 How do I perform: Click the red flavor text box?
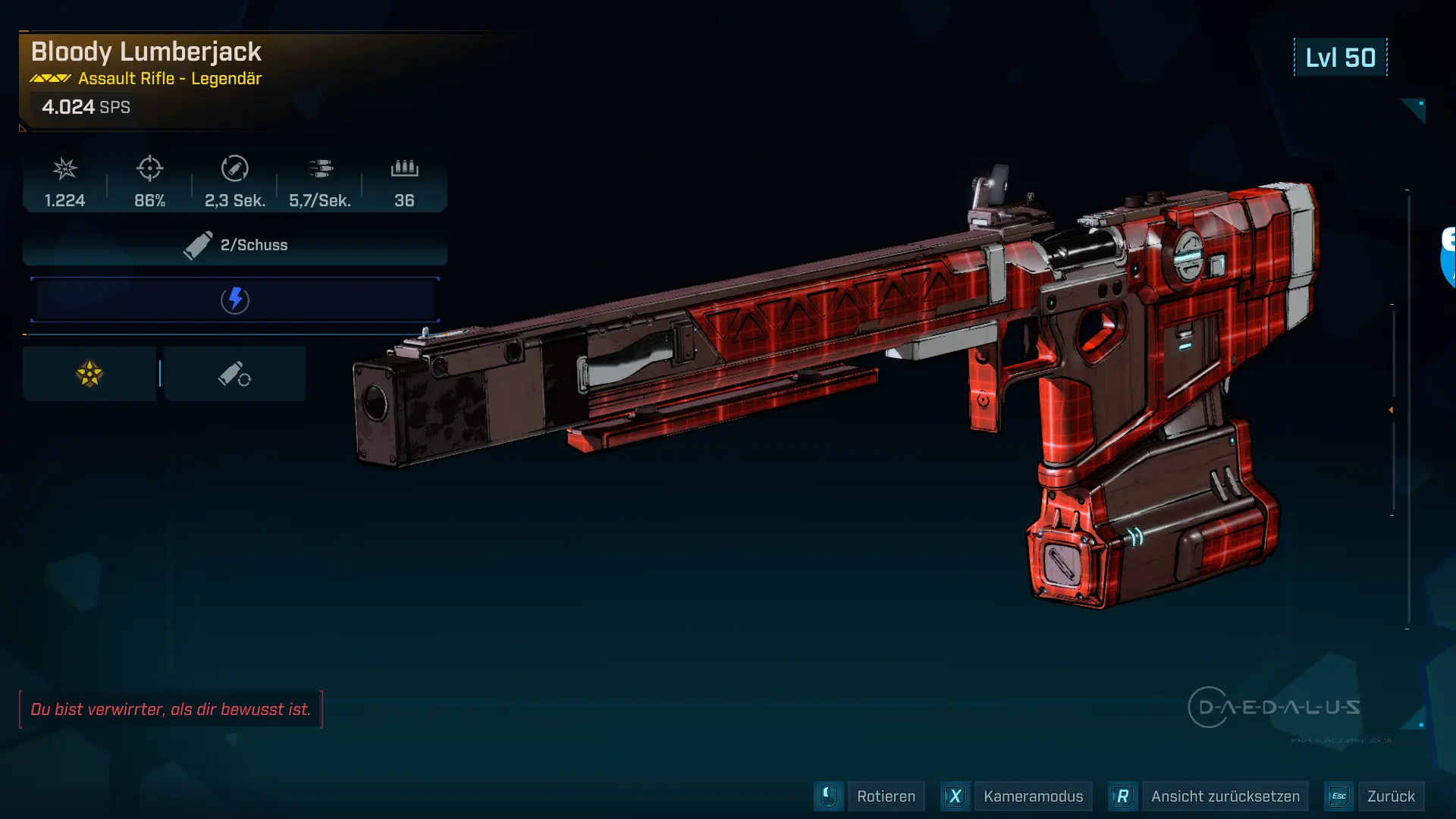[x=171, y=709]
